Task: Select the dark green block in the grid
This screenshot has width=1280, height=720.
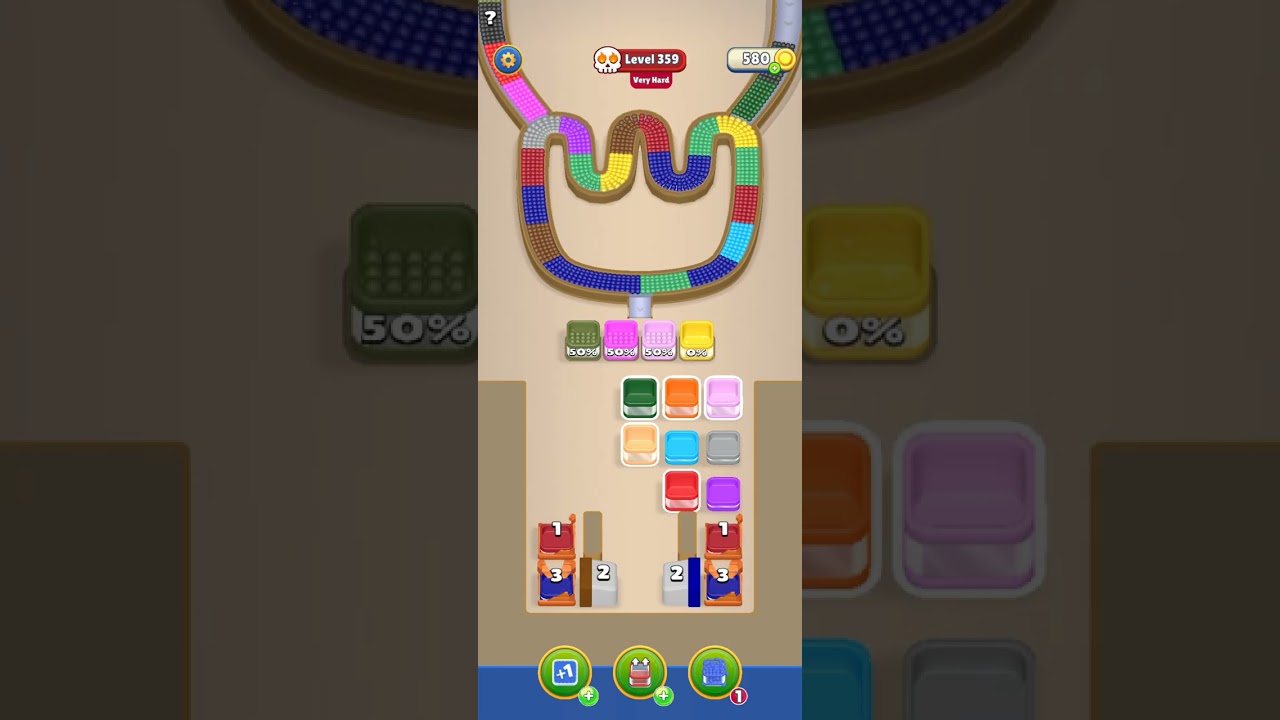Action: 641,397
